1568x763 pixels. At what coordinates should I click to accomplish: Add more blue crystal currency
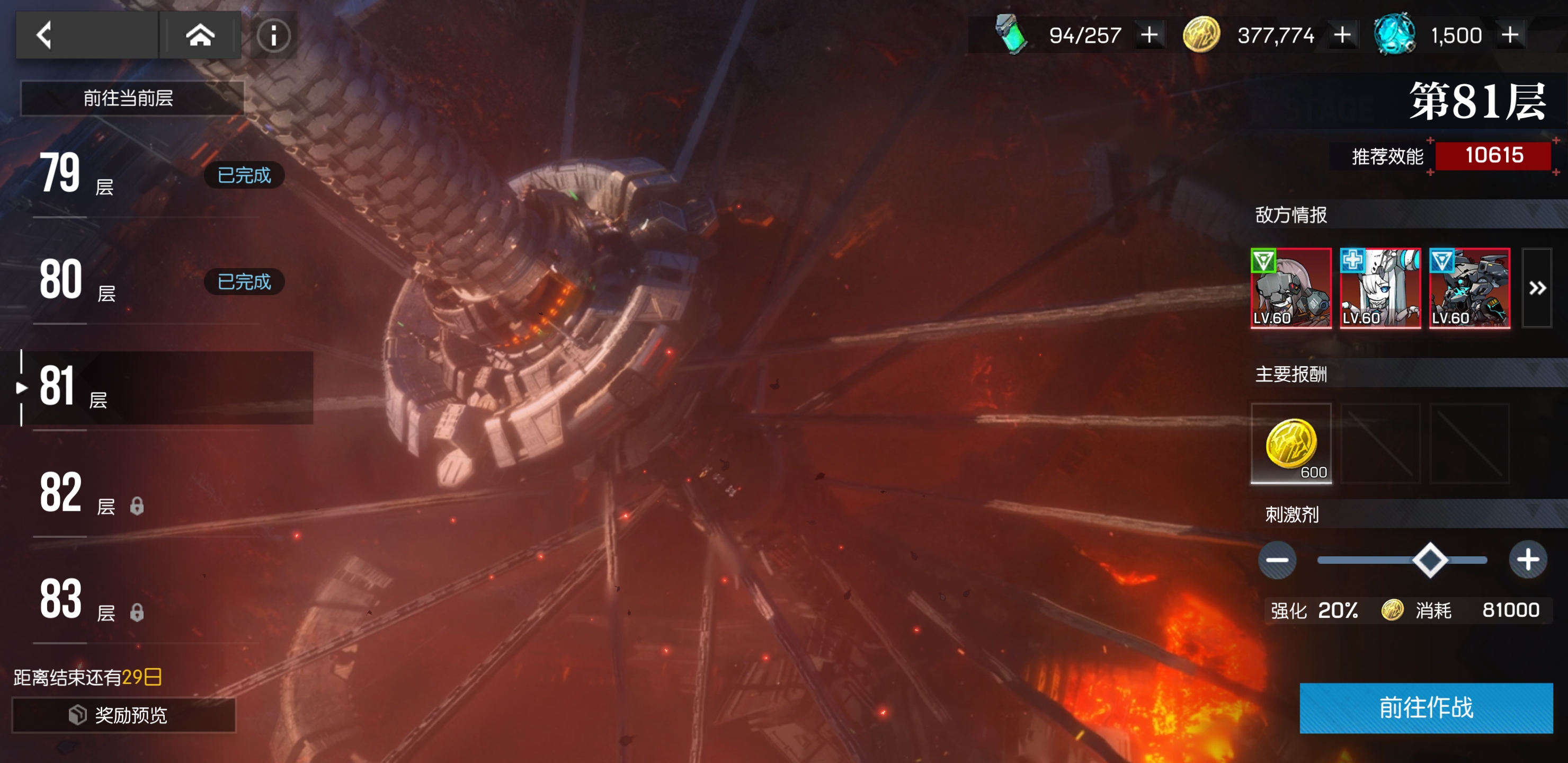[1510, 35]
